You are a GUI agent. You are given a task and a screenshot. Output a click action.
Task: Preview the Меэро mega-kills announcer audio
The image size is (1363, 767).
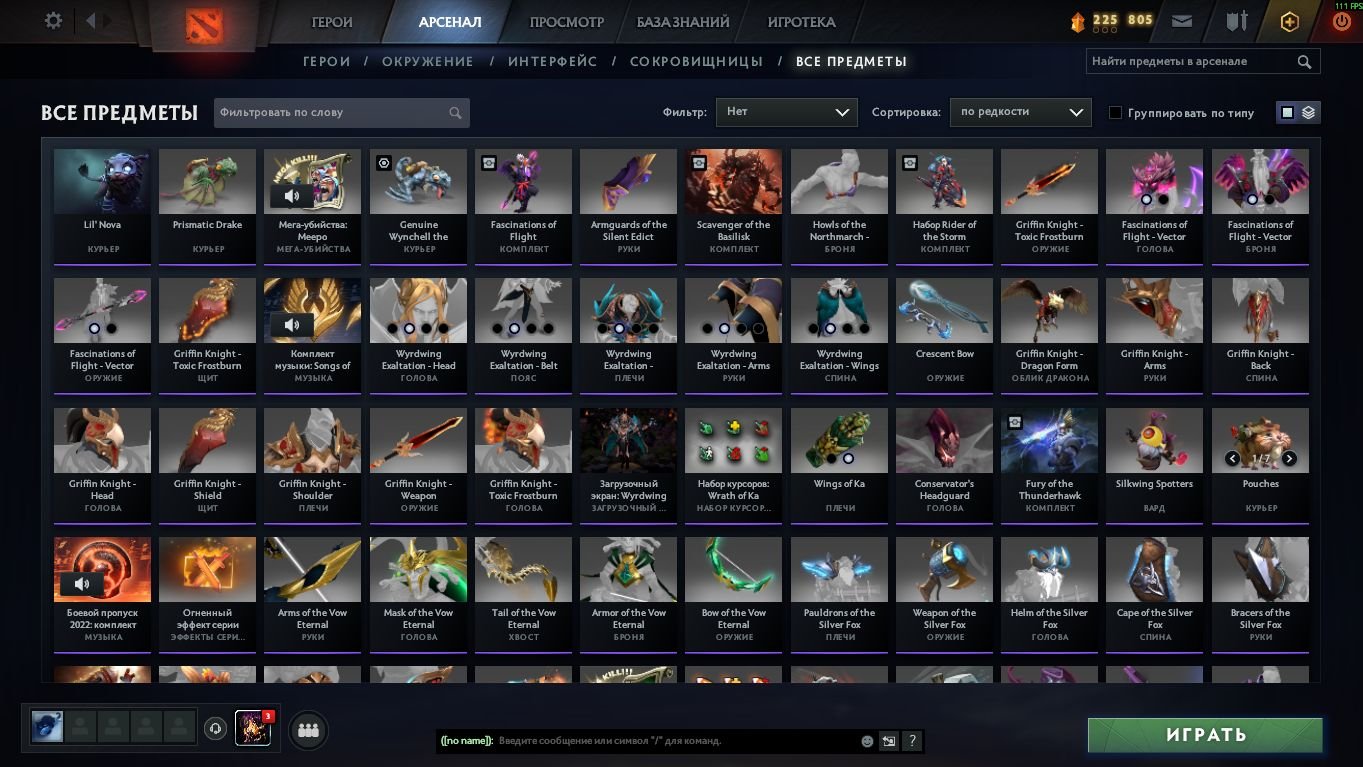pyautogui.click(x=292, y=196)
